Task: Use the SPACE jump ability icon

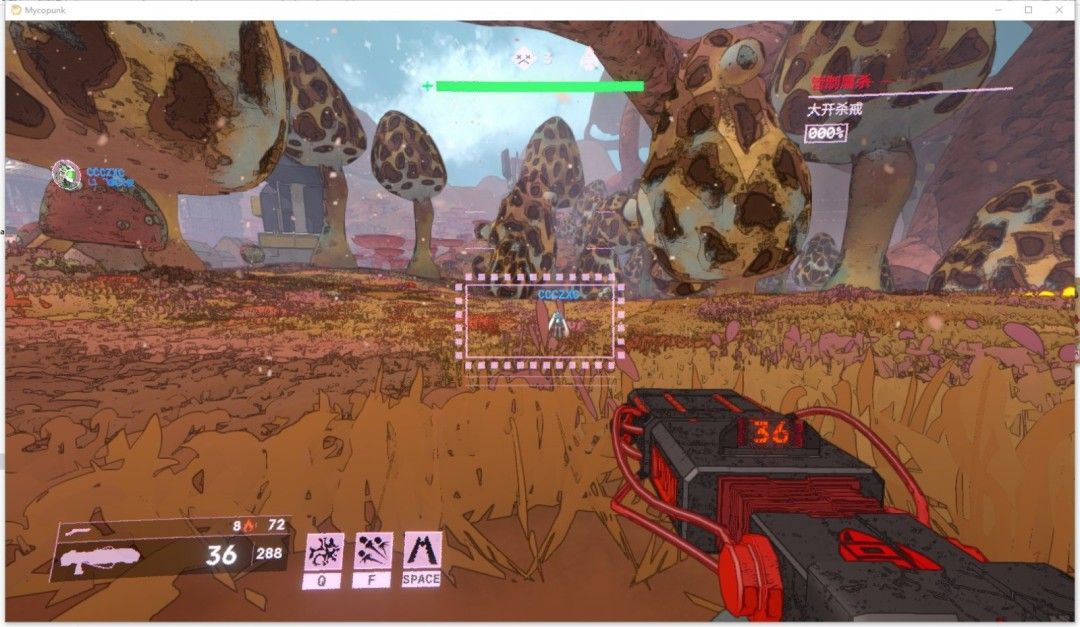Action: click(422, 550)
